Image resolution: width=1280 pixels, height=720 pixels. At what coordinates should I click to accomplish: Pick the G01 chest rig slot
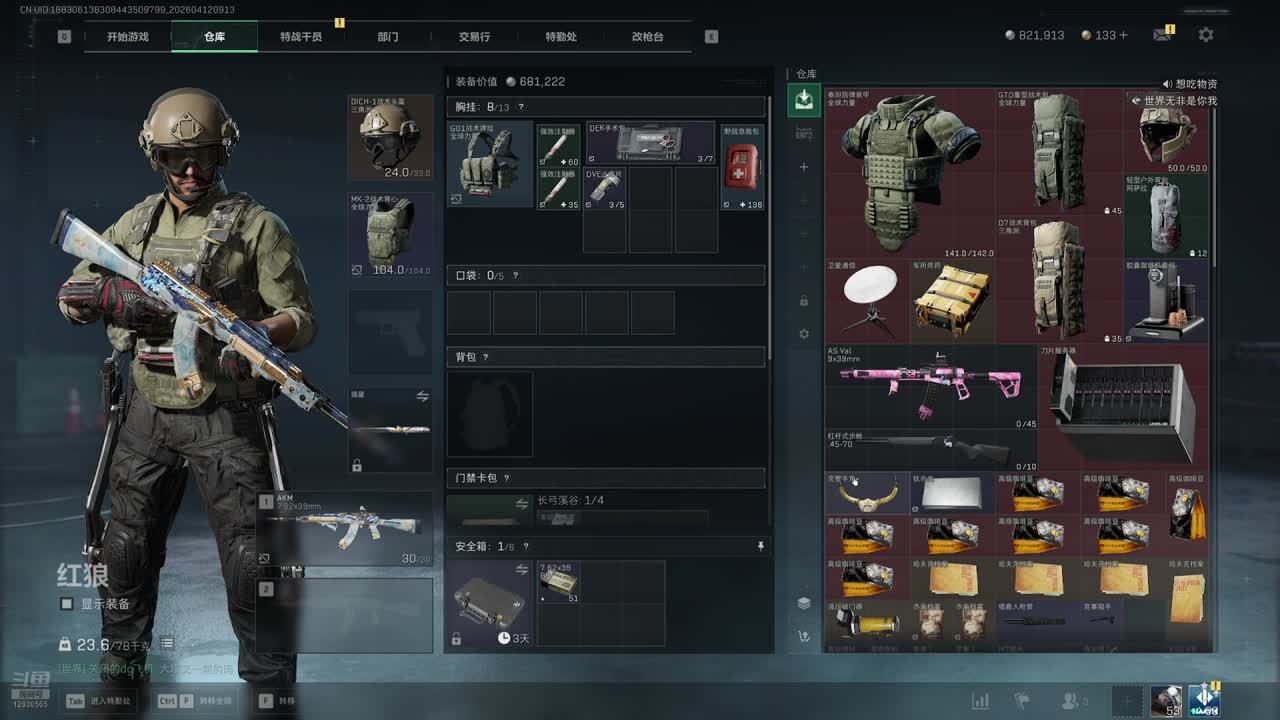coord(490,164)
